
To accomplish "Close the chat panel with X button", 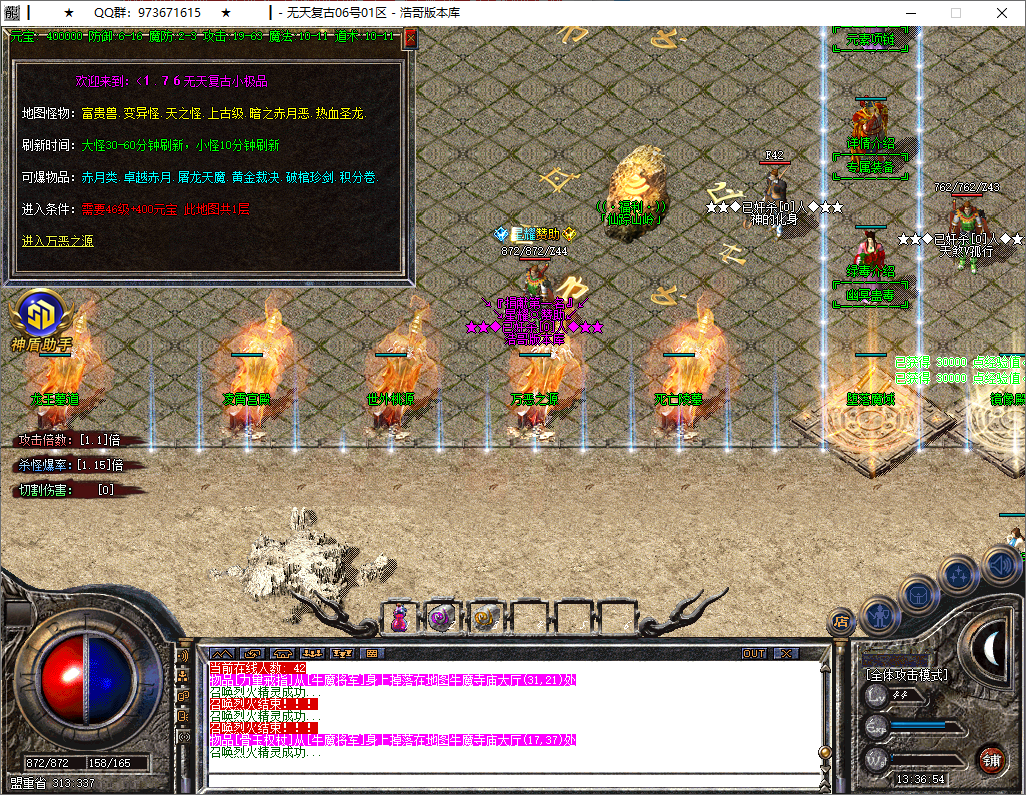I will [787, 653].
